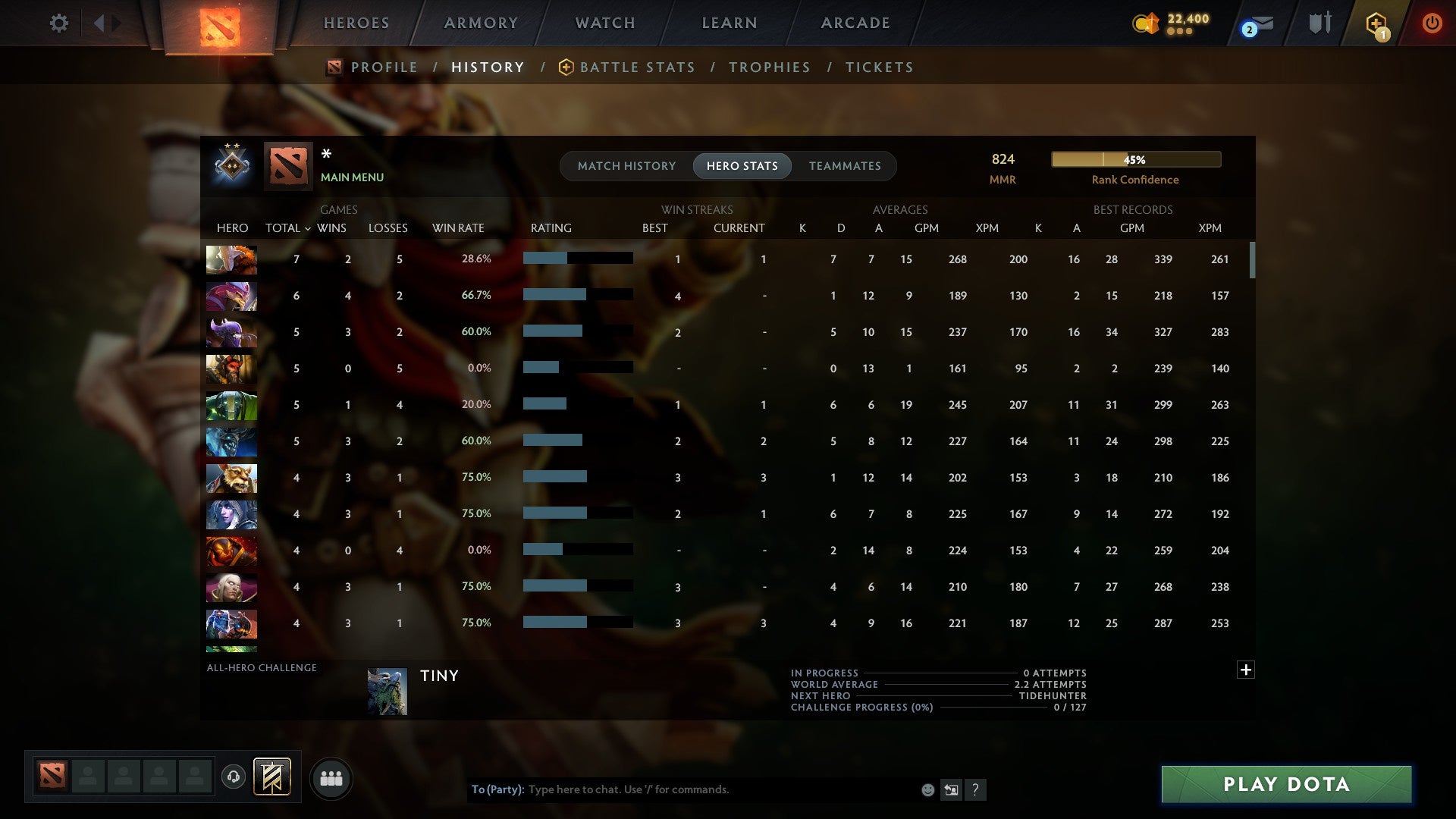This screenshot has height=819, width=1456.
Task: Click the Rank Confidence progress bar at 45%
Action: (x=1135, y=159)
